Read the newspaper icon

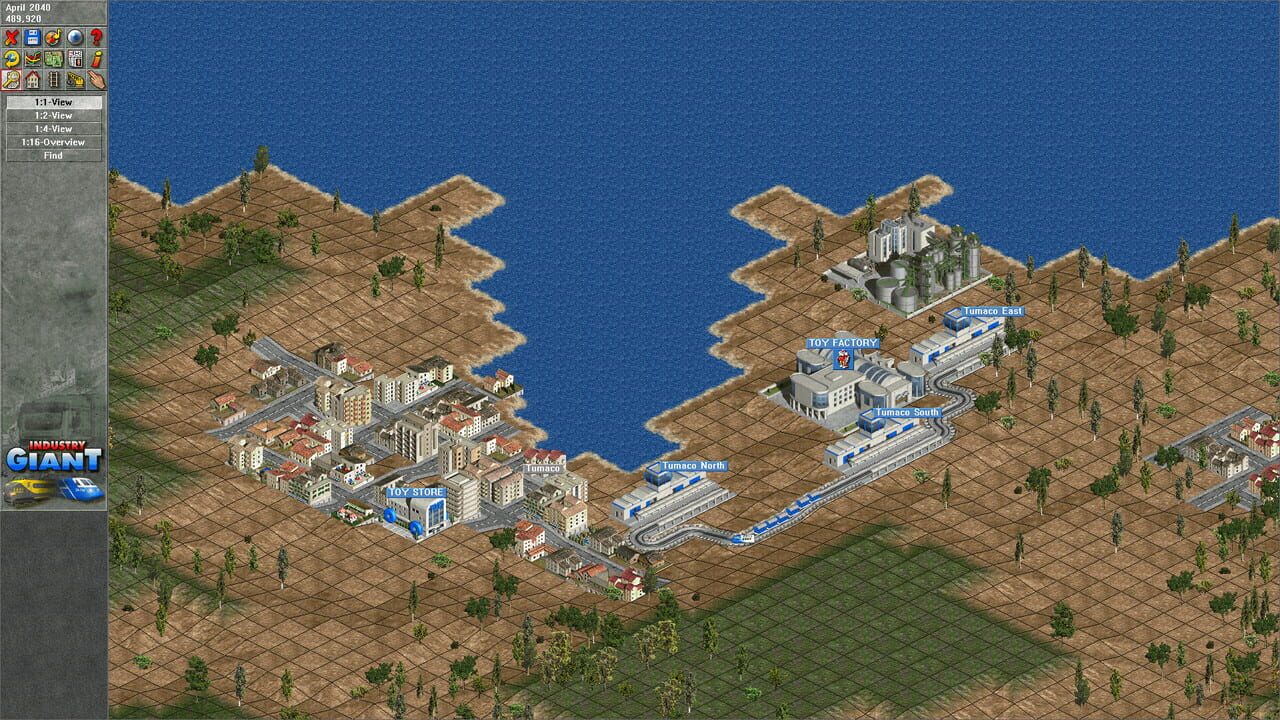[x=75, y=58]
